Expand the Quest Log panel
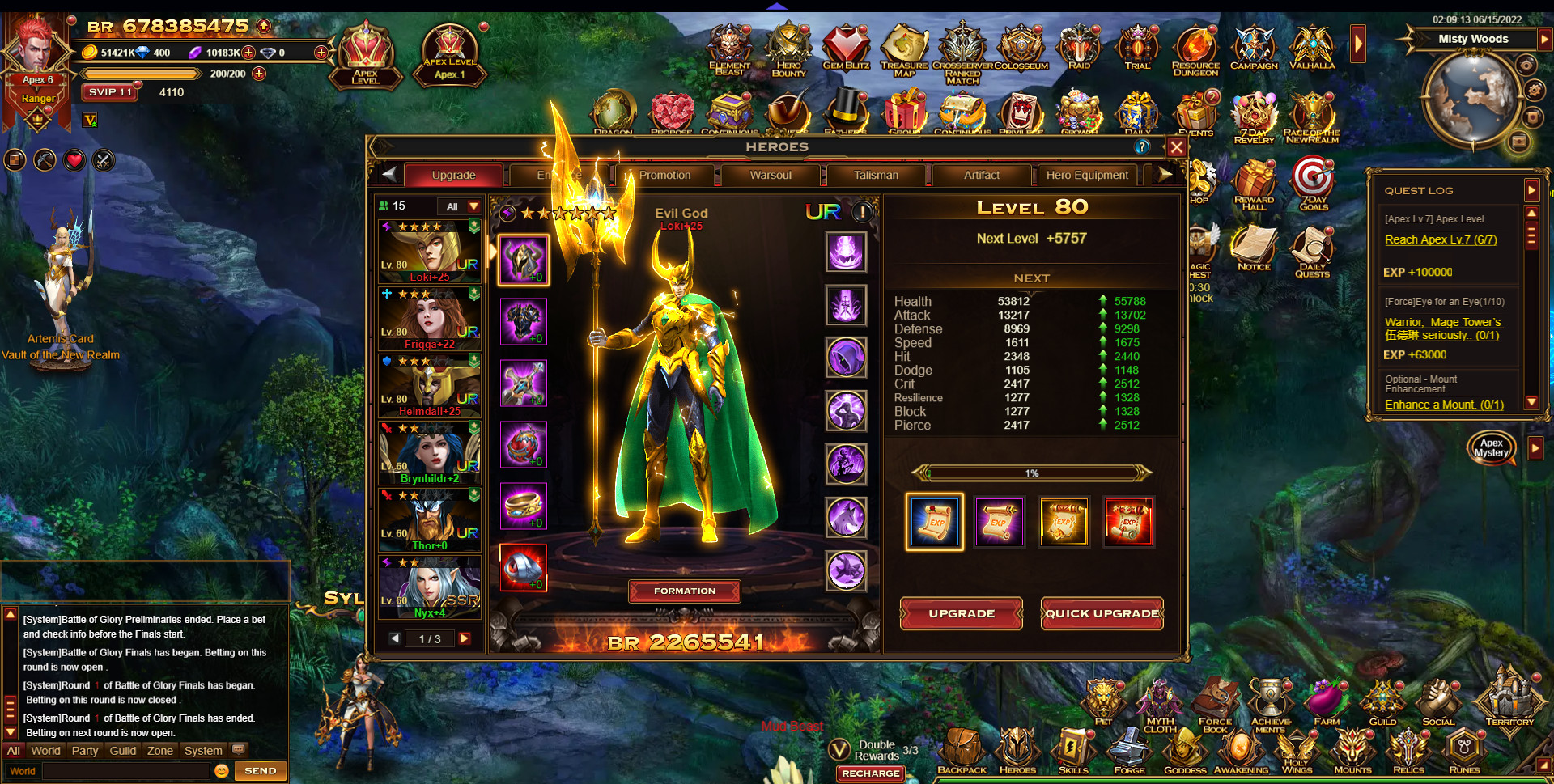The width and height of the screenshot is (1554, 784). click(x=1532, y=190)
